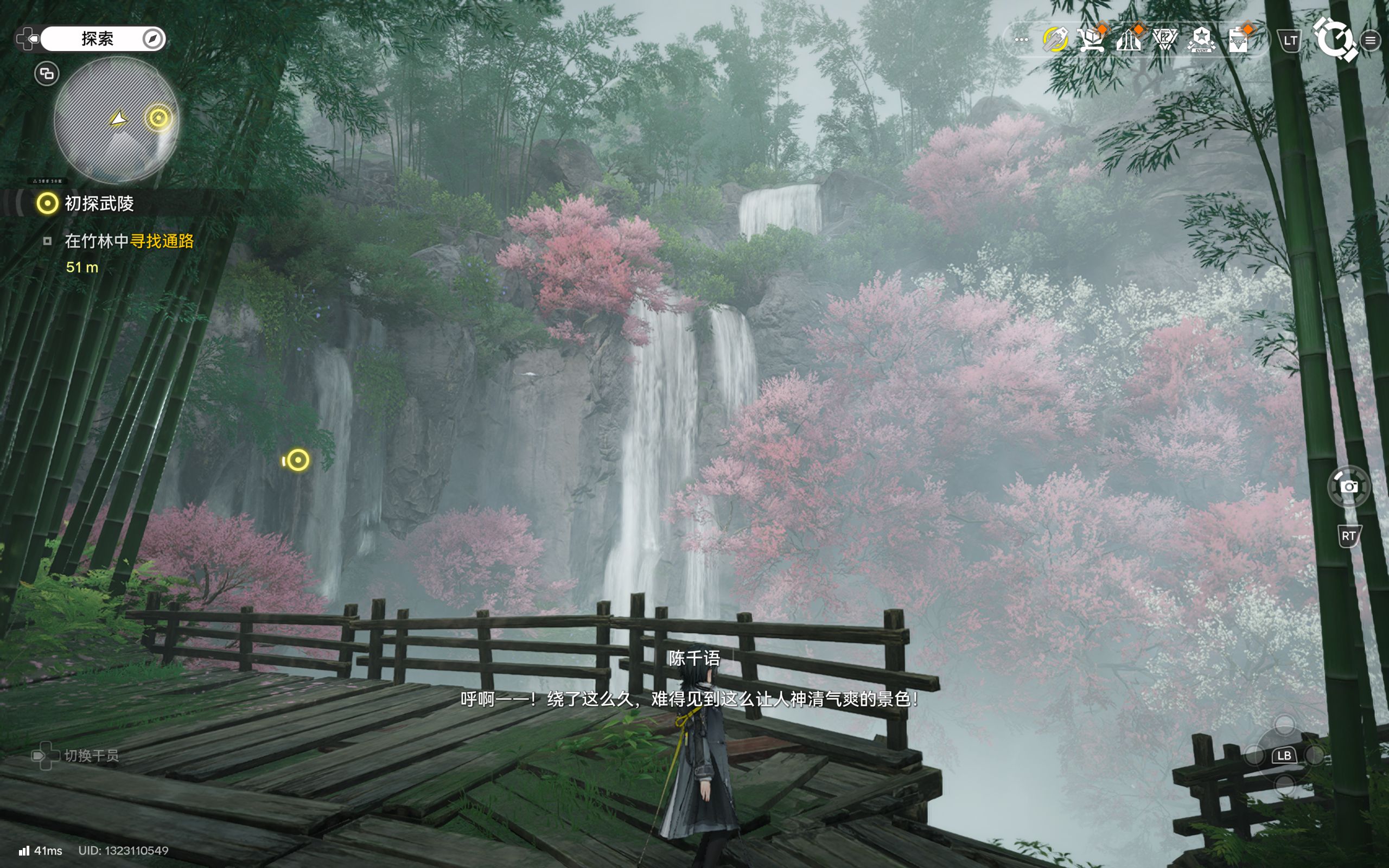The width and height of the screenshot is (1389, 868).
Task: Open the three-line hamburger menu
Action: tap(1371, 40)
